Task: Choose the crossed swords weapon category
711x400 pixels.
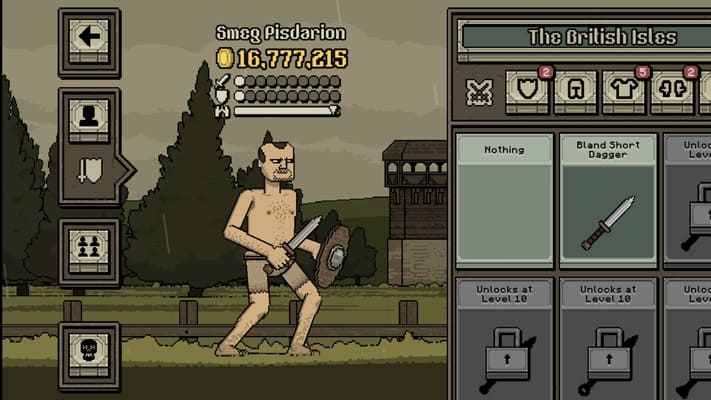Action: (x=479, y=92)
